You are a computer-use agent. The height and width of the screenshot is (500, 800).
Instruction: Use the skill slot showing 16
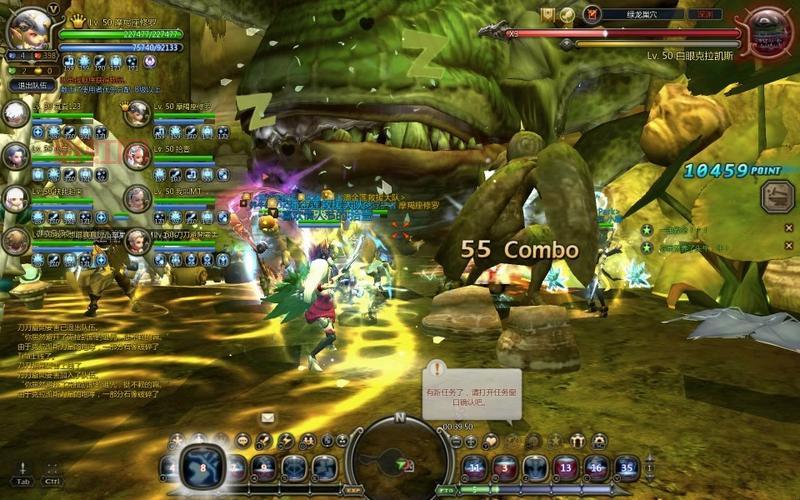[597, 467]
